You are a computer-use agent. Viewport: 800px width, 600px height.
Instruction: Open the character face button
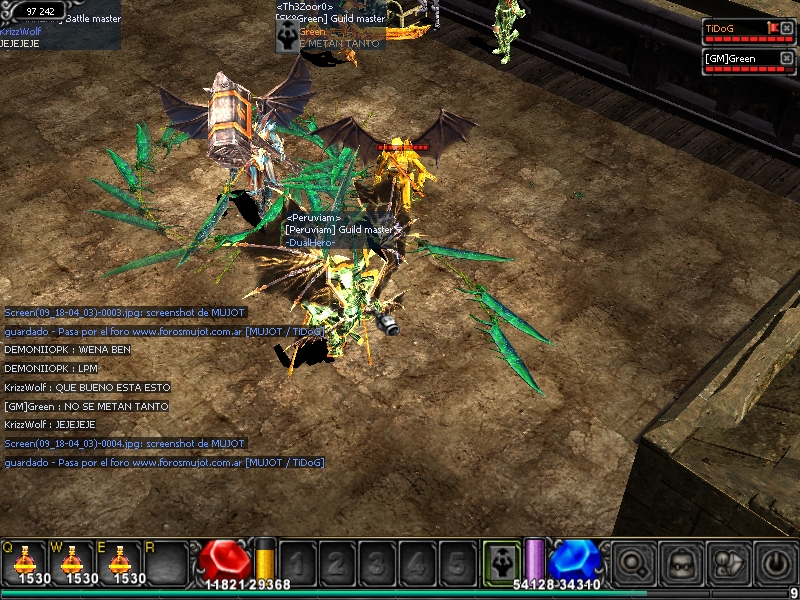tap(682, 562)
